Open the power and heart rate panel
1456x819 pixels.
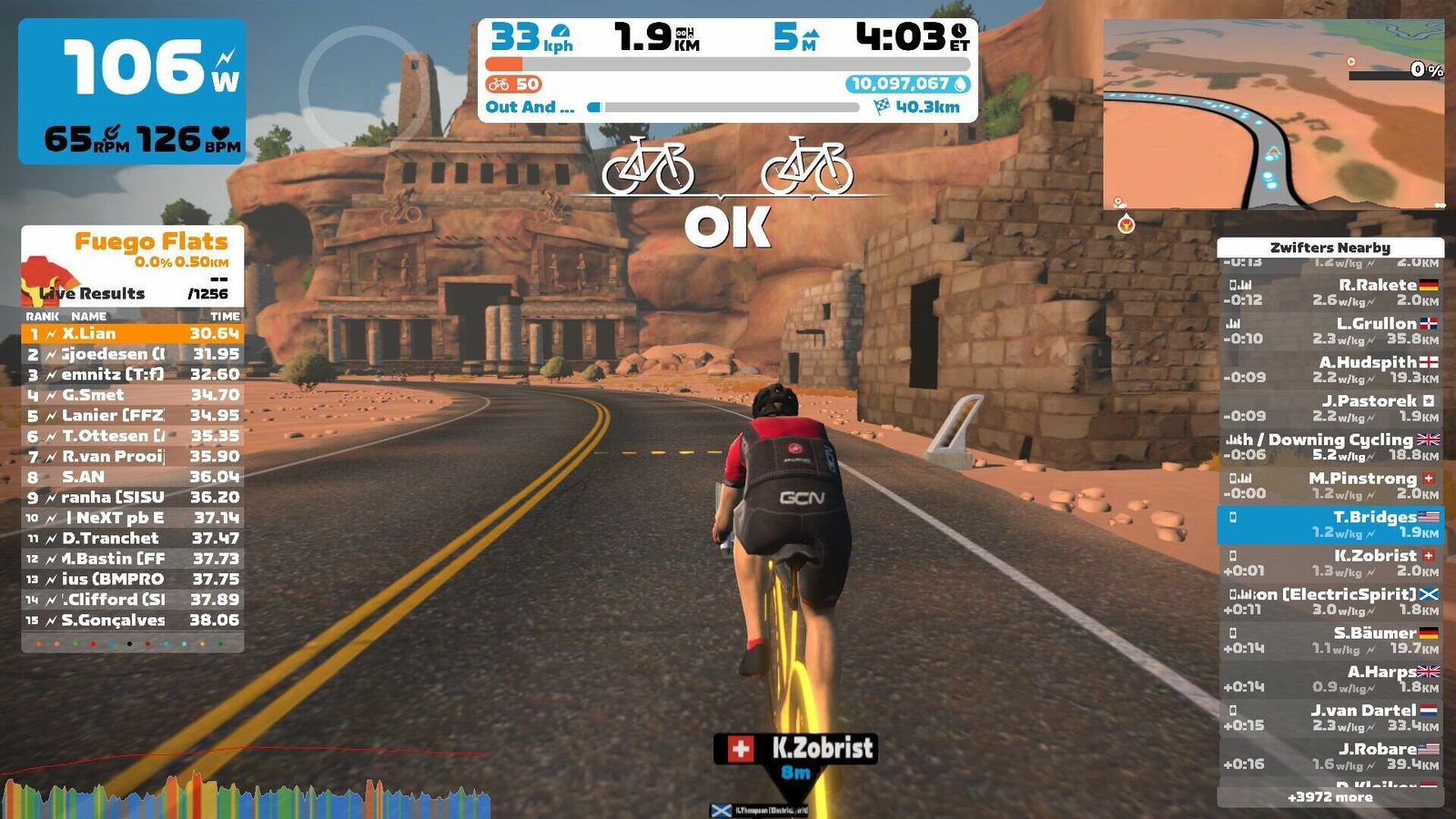[x=132, y=91]
